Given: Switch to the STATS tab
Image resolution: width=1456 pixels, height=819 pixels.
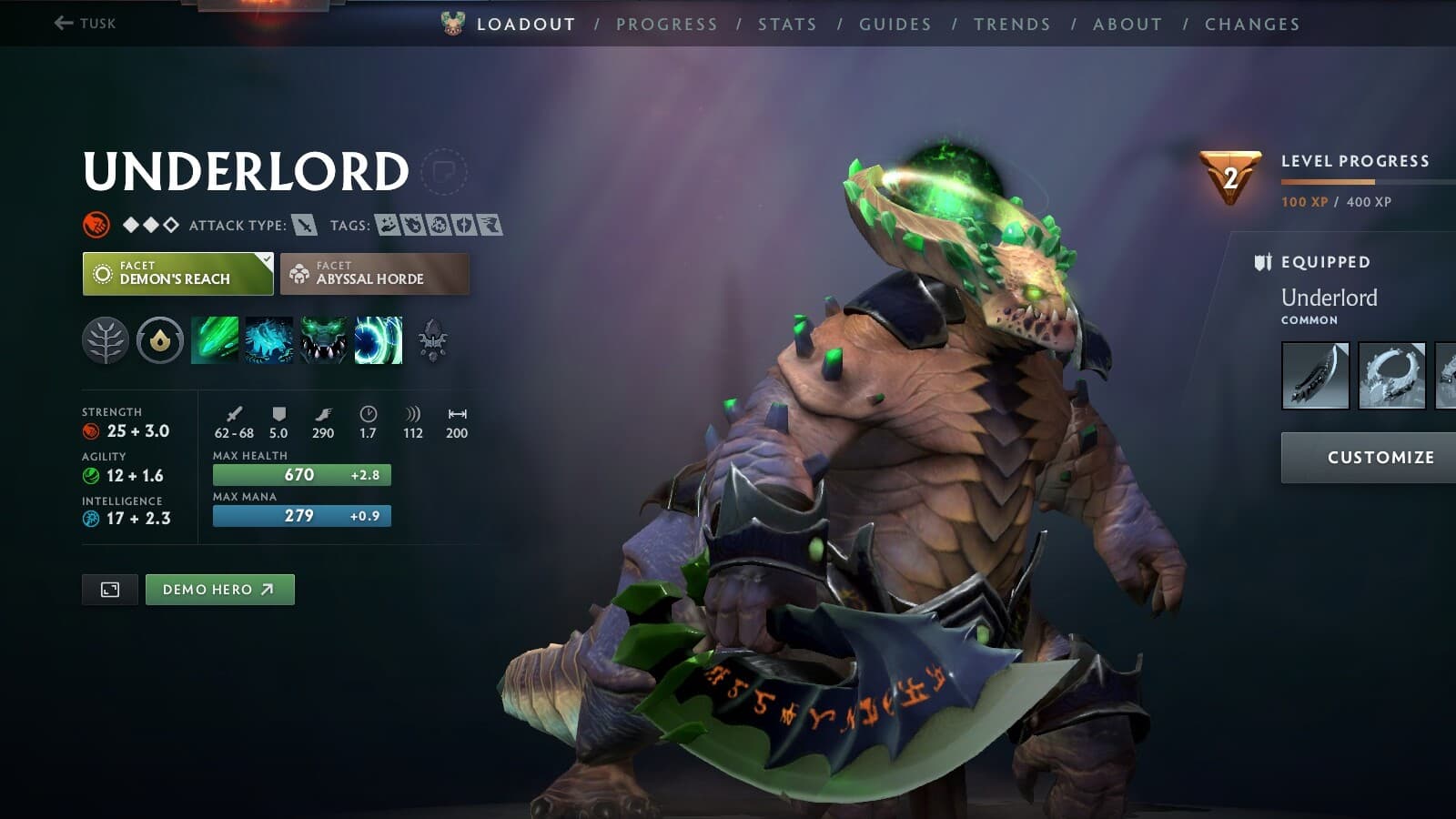Looking at the screenshot, I should click(x=786, y=24).
